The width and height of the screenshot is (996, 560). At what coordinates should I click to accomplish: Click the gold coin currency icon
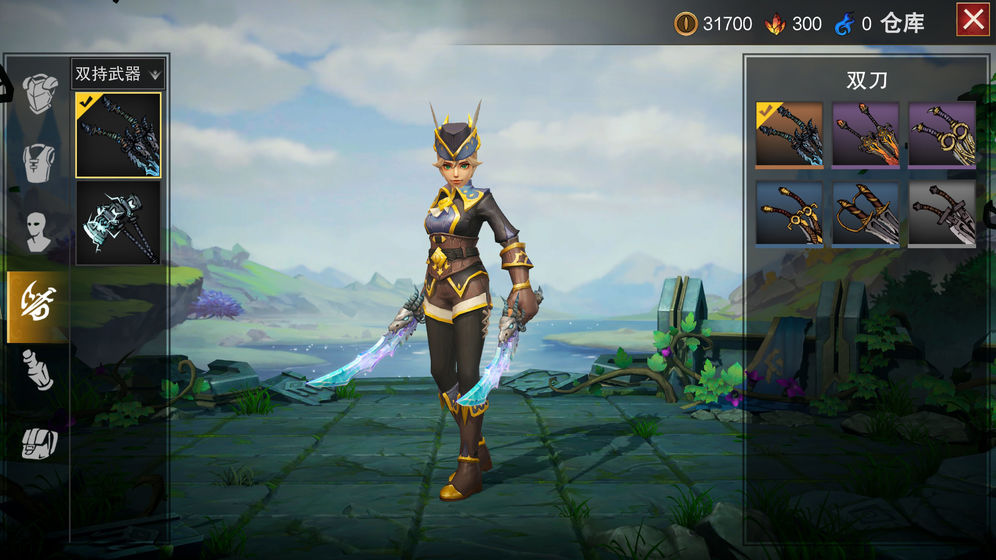point(686,24)
